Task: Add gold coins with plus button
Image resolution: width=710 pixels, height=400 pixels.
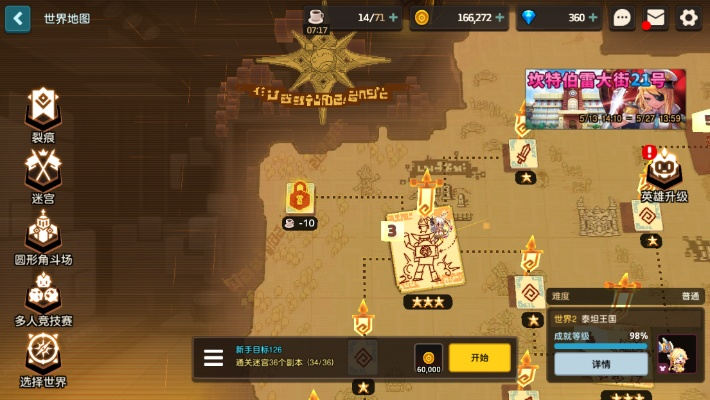Action: pos(503,18)
